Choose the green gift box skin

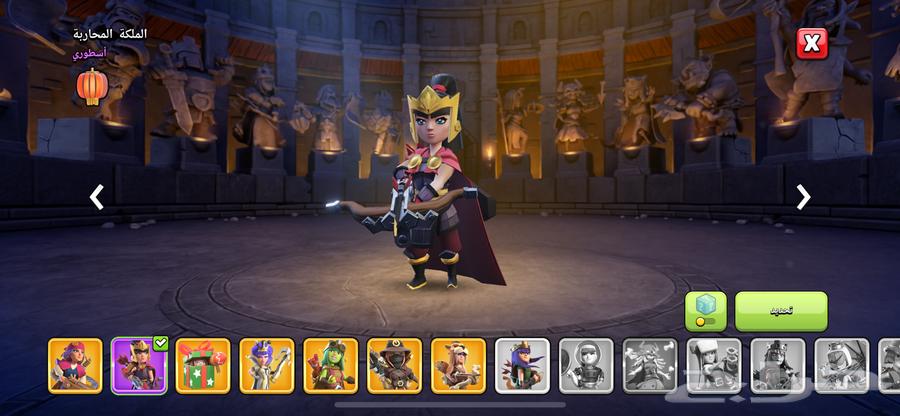203,365
